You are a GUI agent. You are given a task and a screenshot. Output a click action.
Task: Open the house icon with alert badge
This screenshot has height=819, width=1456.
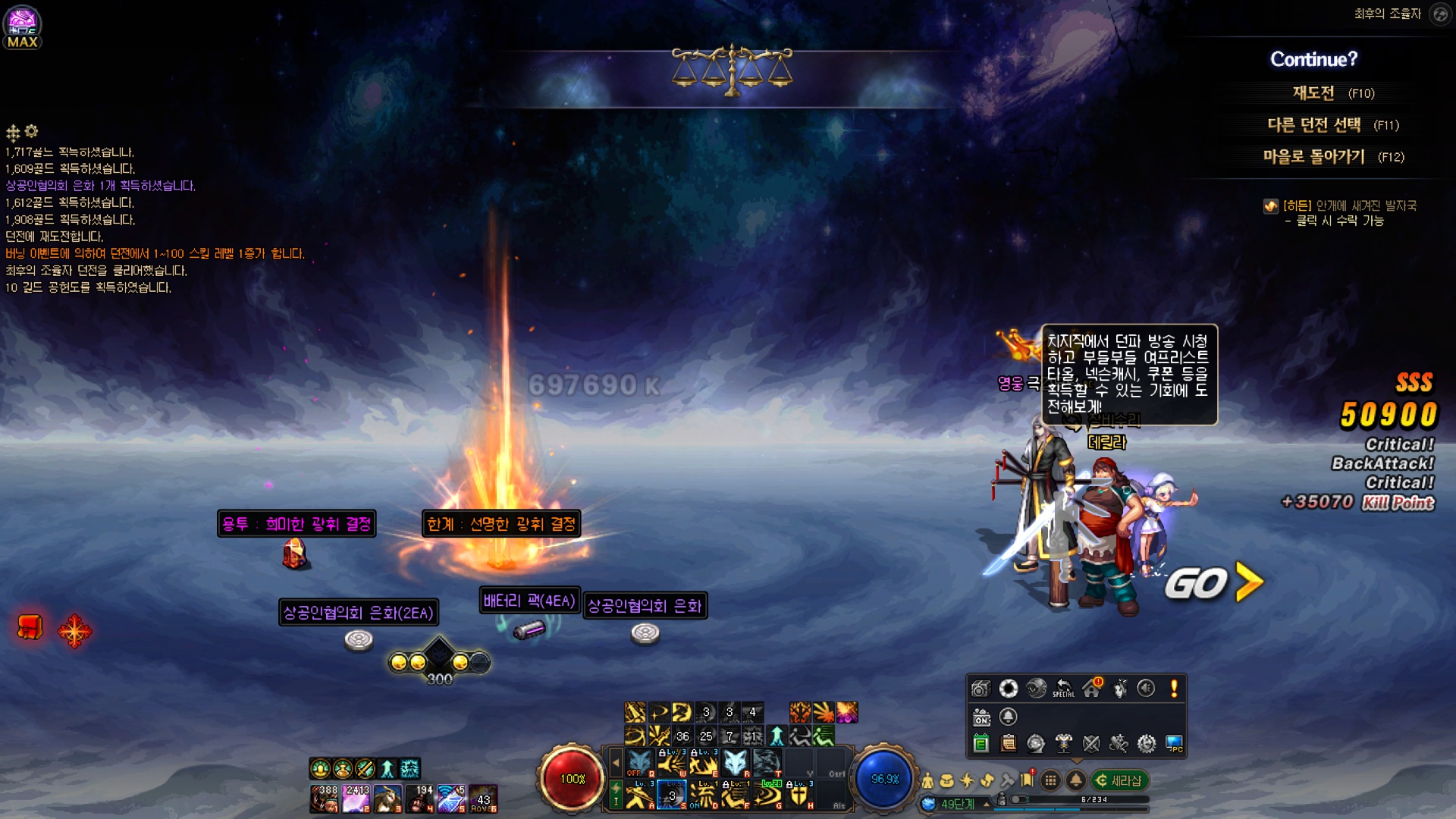(x=1092, y=689)
